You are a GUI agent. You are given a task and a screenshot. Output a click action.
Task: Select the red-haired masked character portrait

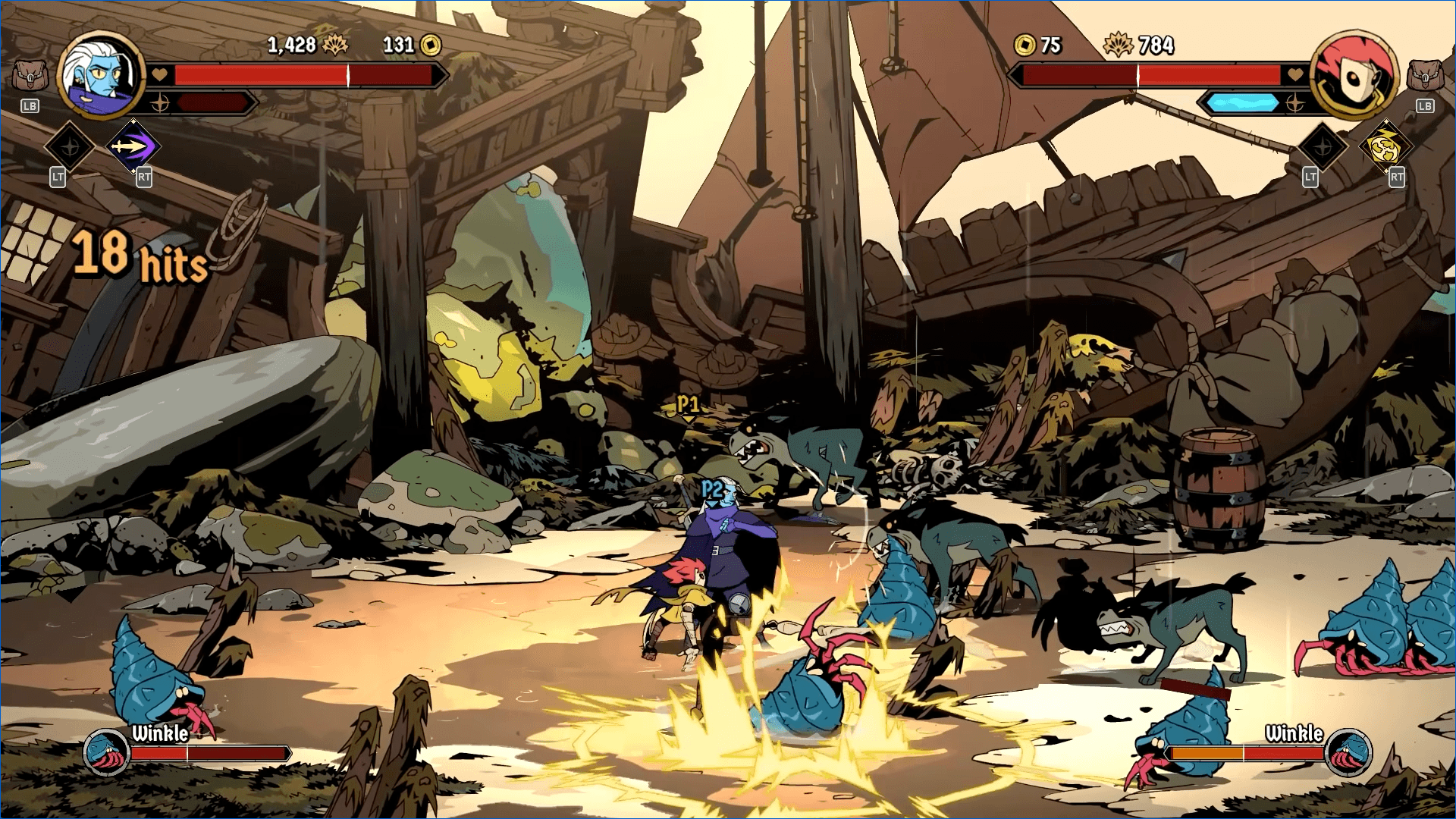point(1354,75)
